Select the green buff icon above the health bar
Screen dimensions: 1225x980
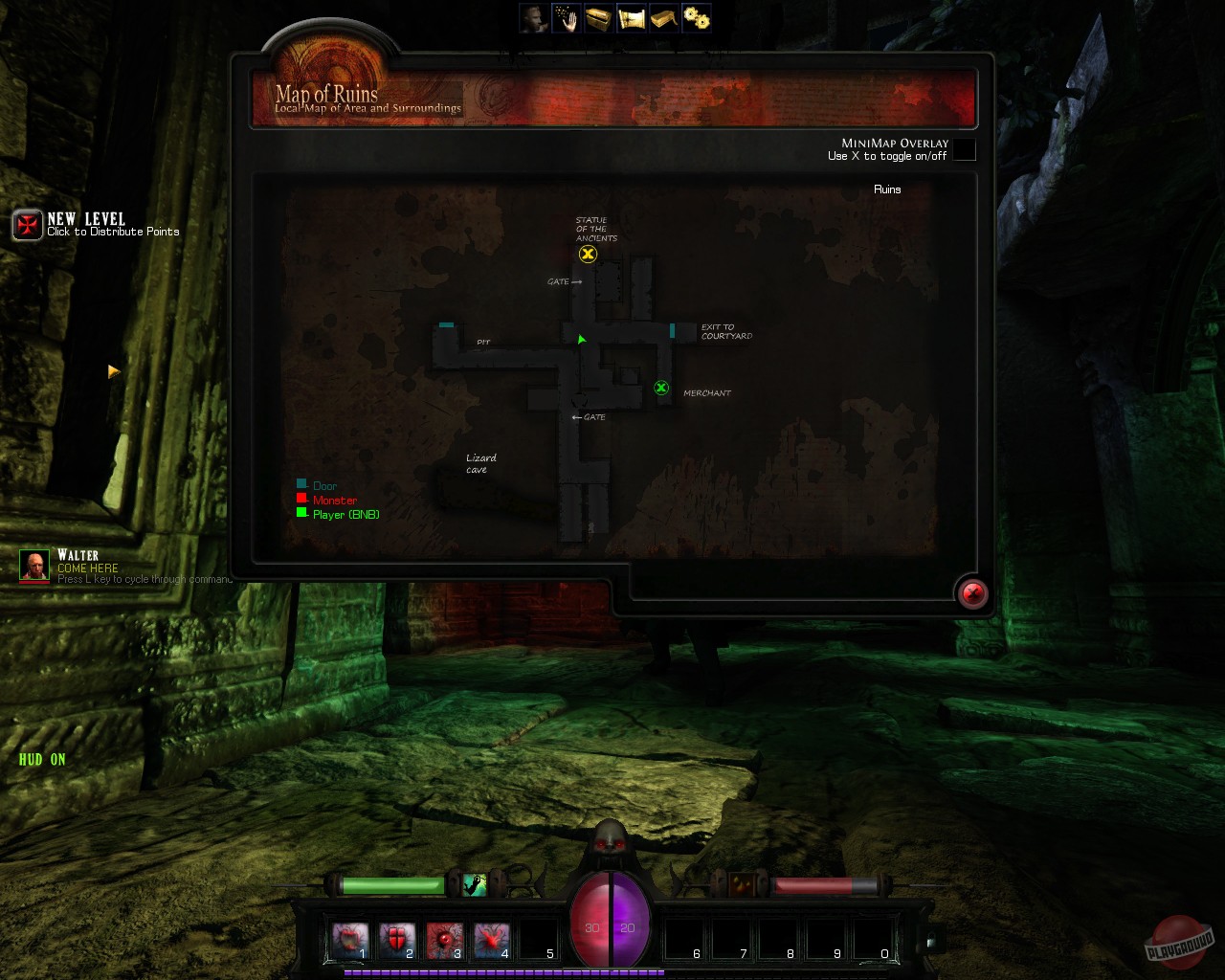pos(473,885)
